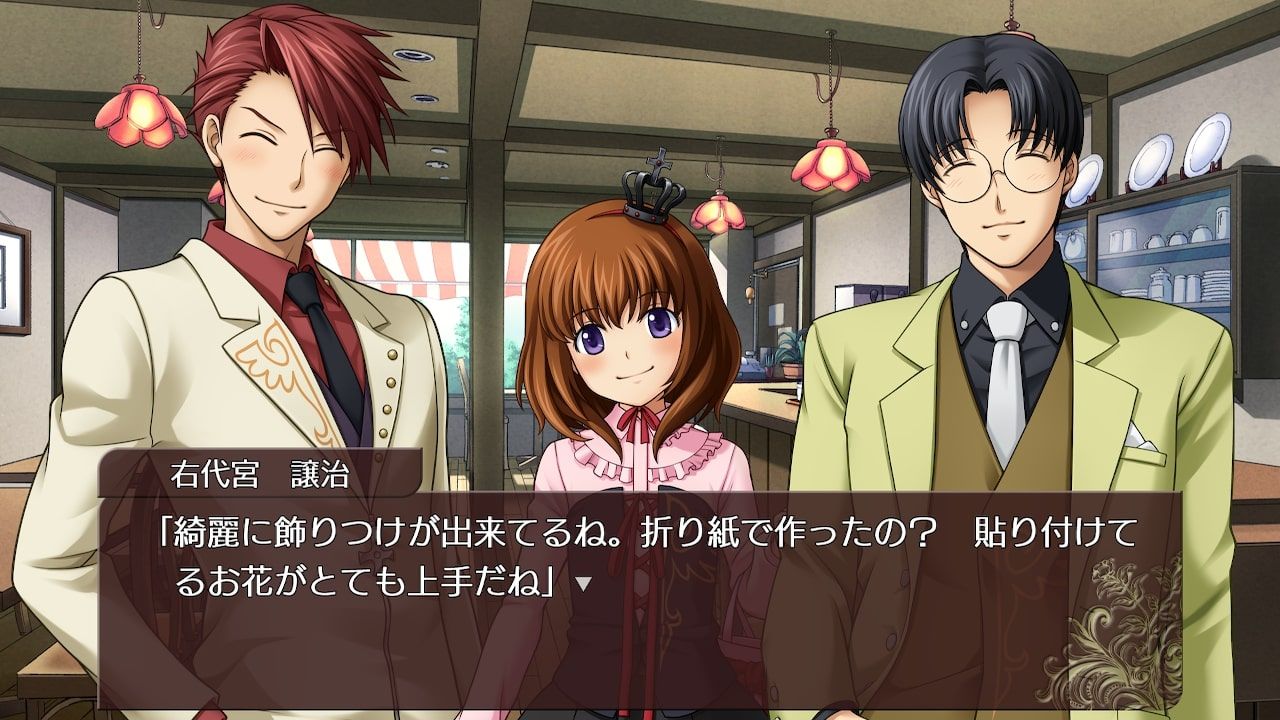Click the pink flower lamp at top left
1280x720 pixels.
(x=140, y=115)
